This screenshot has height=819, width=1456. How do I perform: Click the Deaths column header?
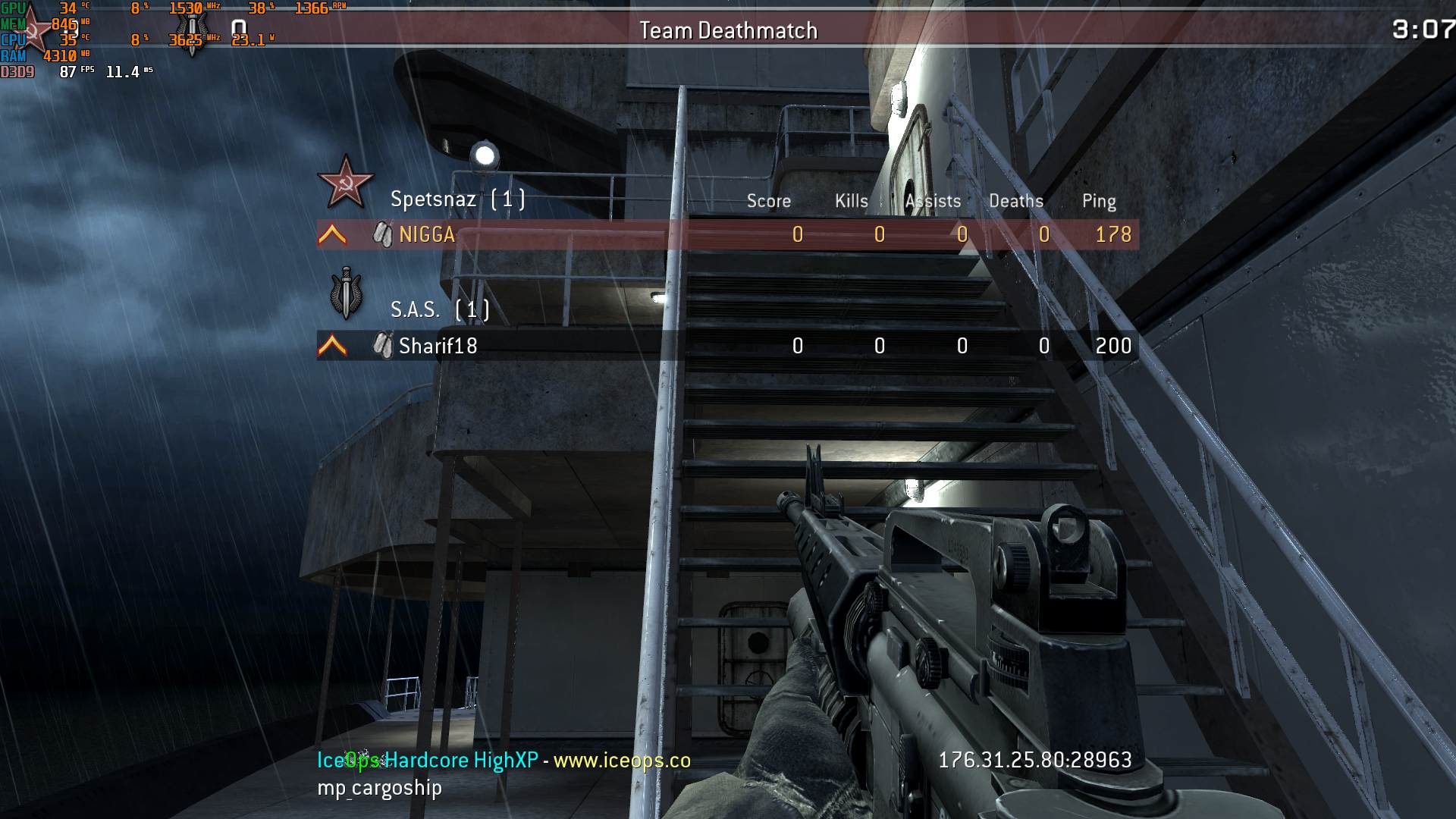[1015, 201]
